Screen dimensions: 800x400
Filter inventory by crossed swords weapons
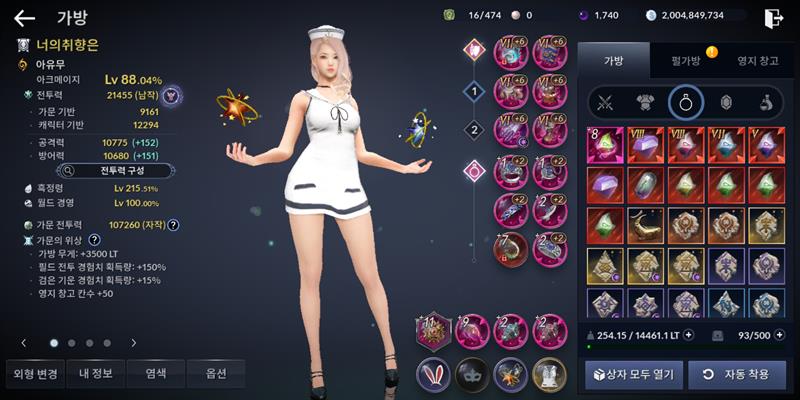click(x=604, y=101)
